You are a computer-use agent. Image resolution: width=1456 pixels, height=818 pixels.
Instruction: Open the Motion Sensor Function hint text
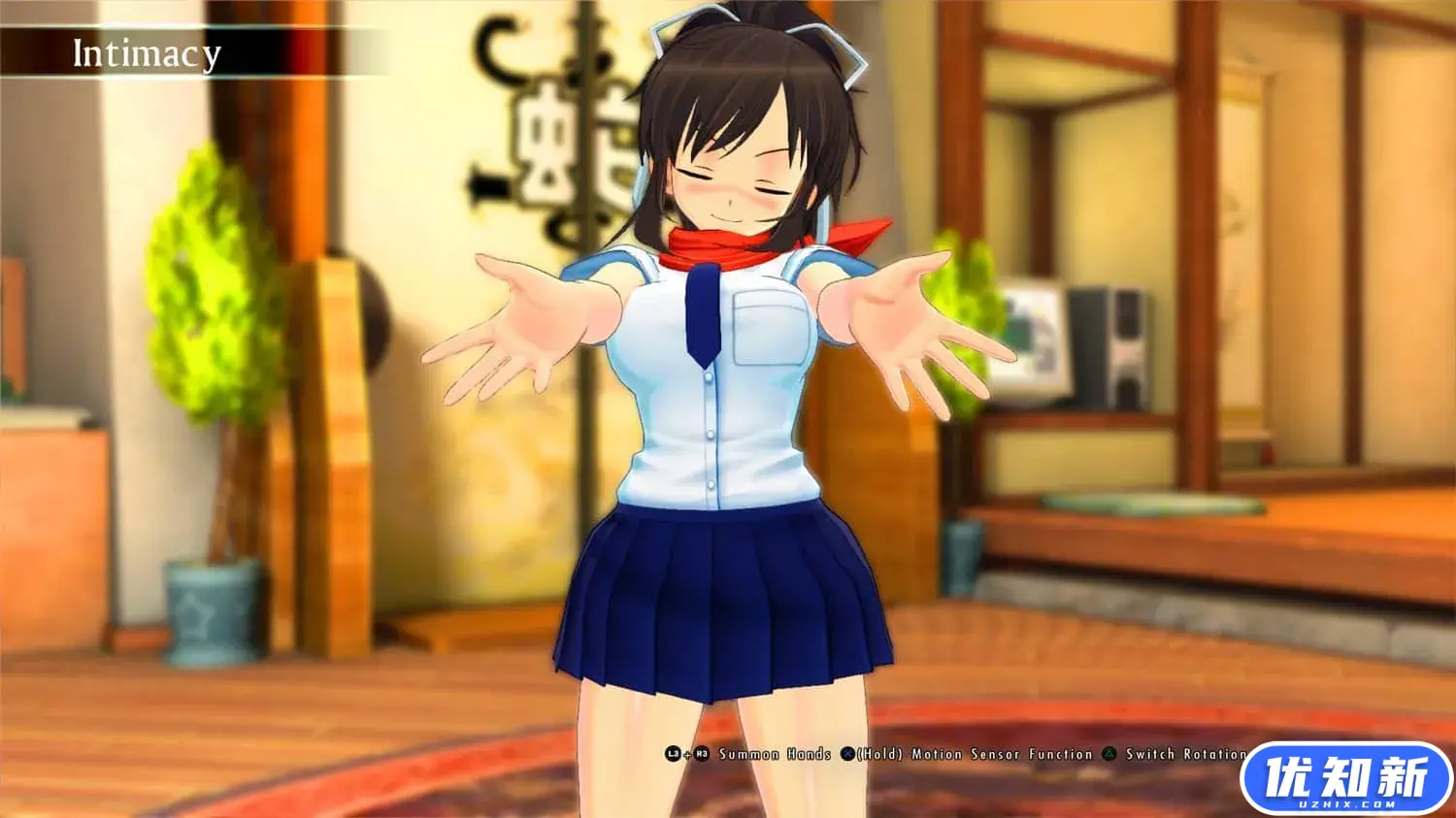pyautogui.click(x=971, y=753)
